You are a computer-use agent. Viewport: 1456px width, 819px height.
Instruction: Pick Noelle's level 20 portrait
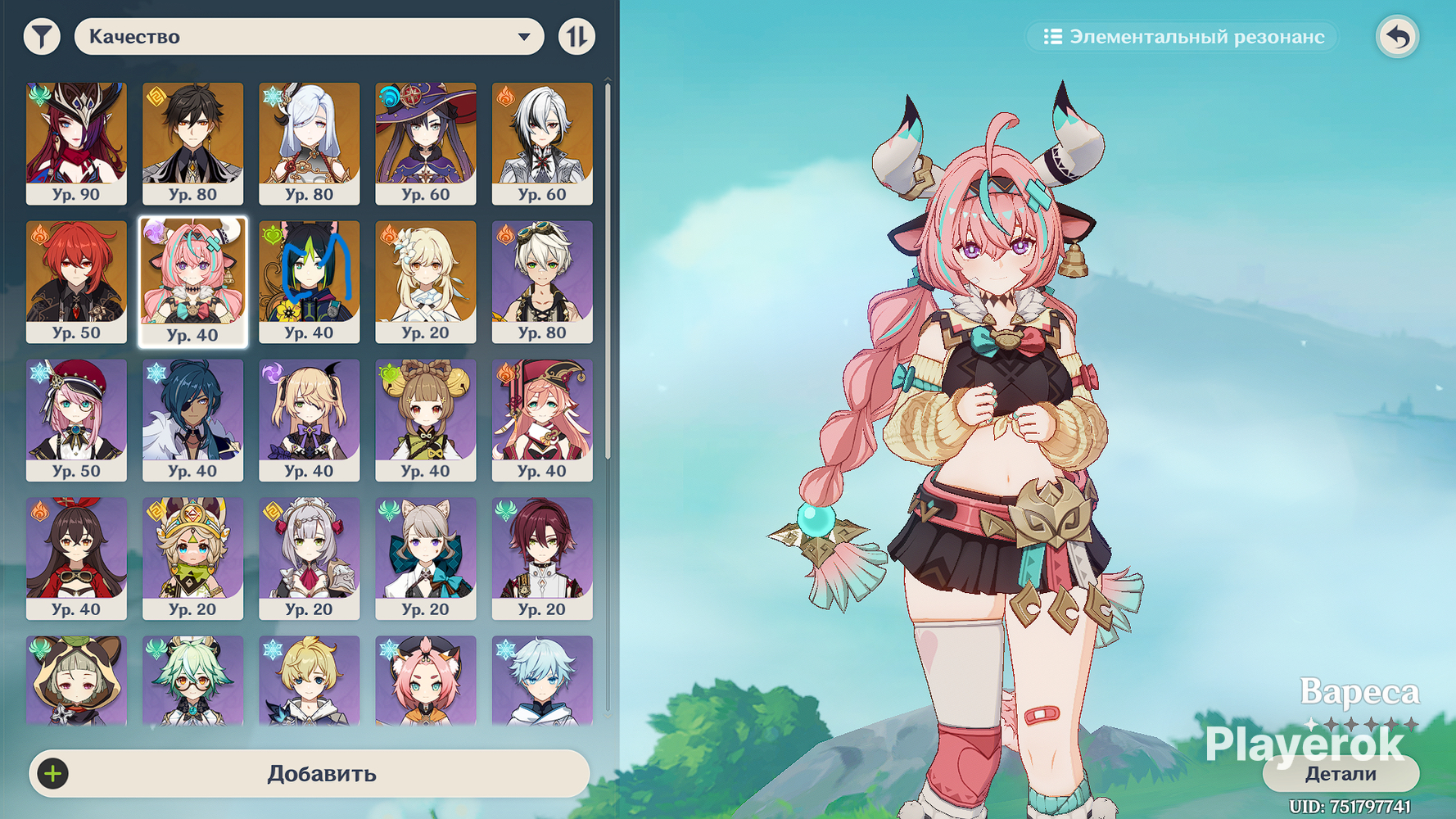point(309,558)
